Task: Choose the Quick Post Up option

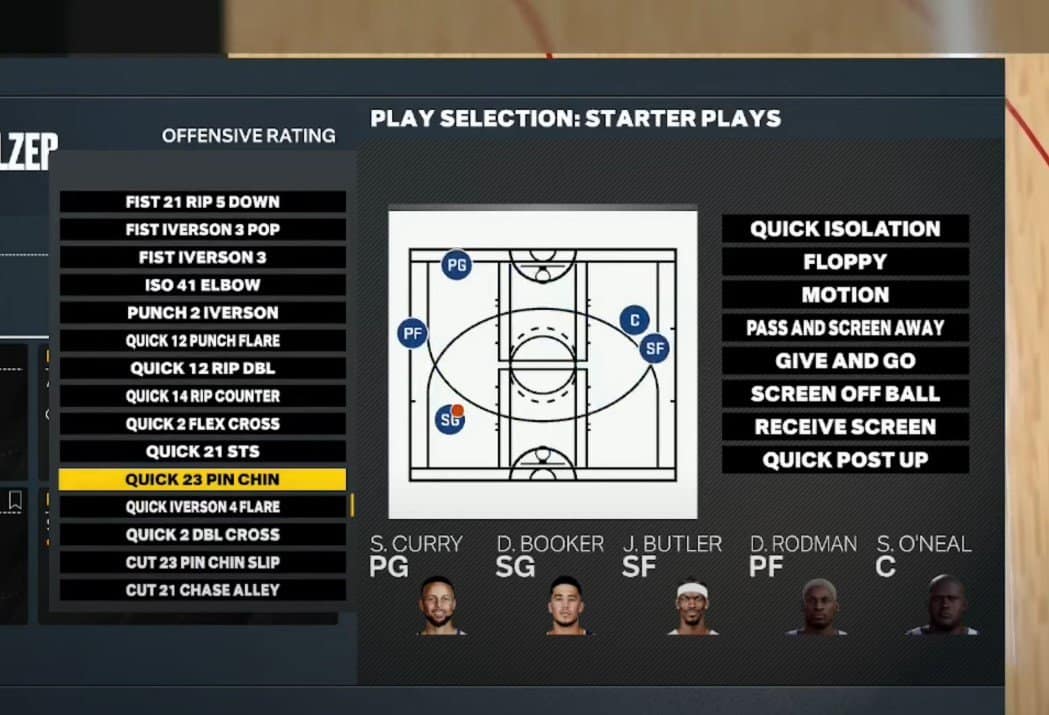Action: (x=845, y=460)
